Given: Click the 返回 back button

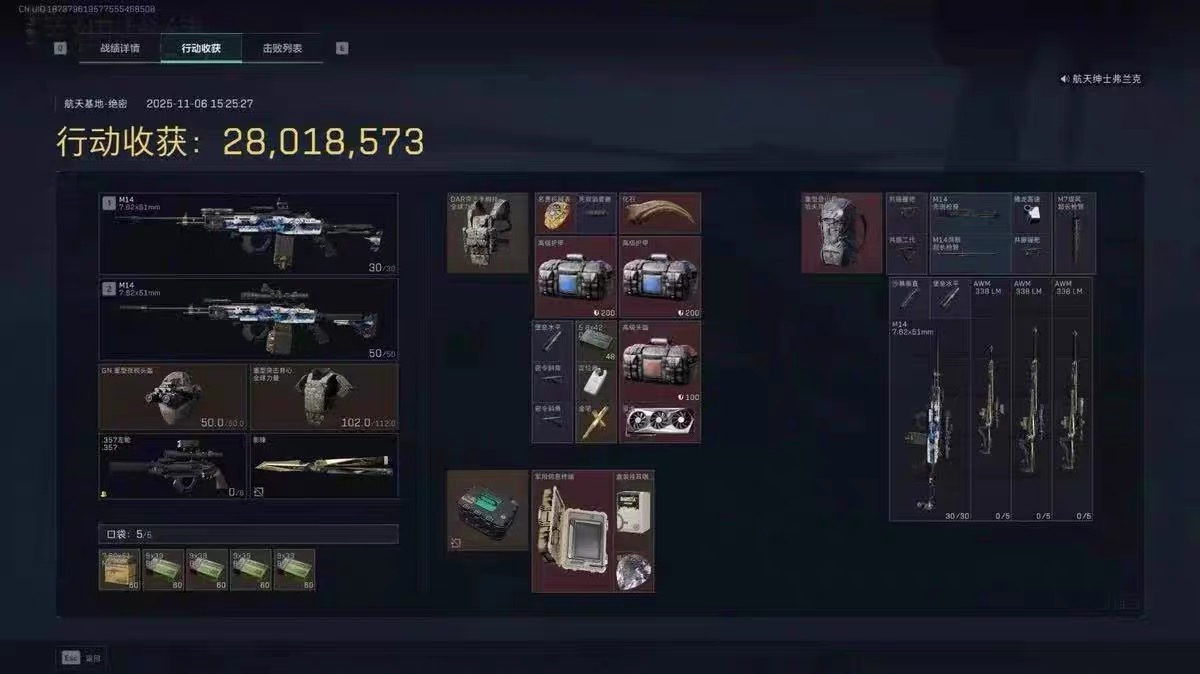Looking at the screenshot, I should (81, 658).
